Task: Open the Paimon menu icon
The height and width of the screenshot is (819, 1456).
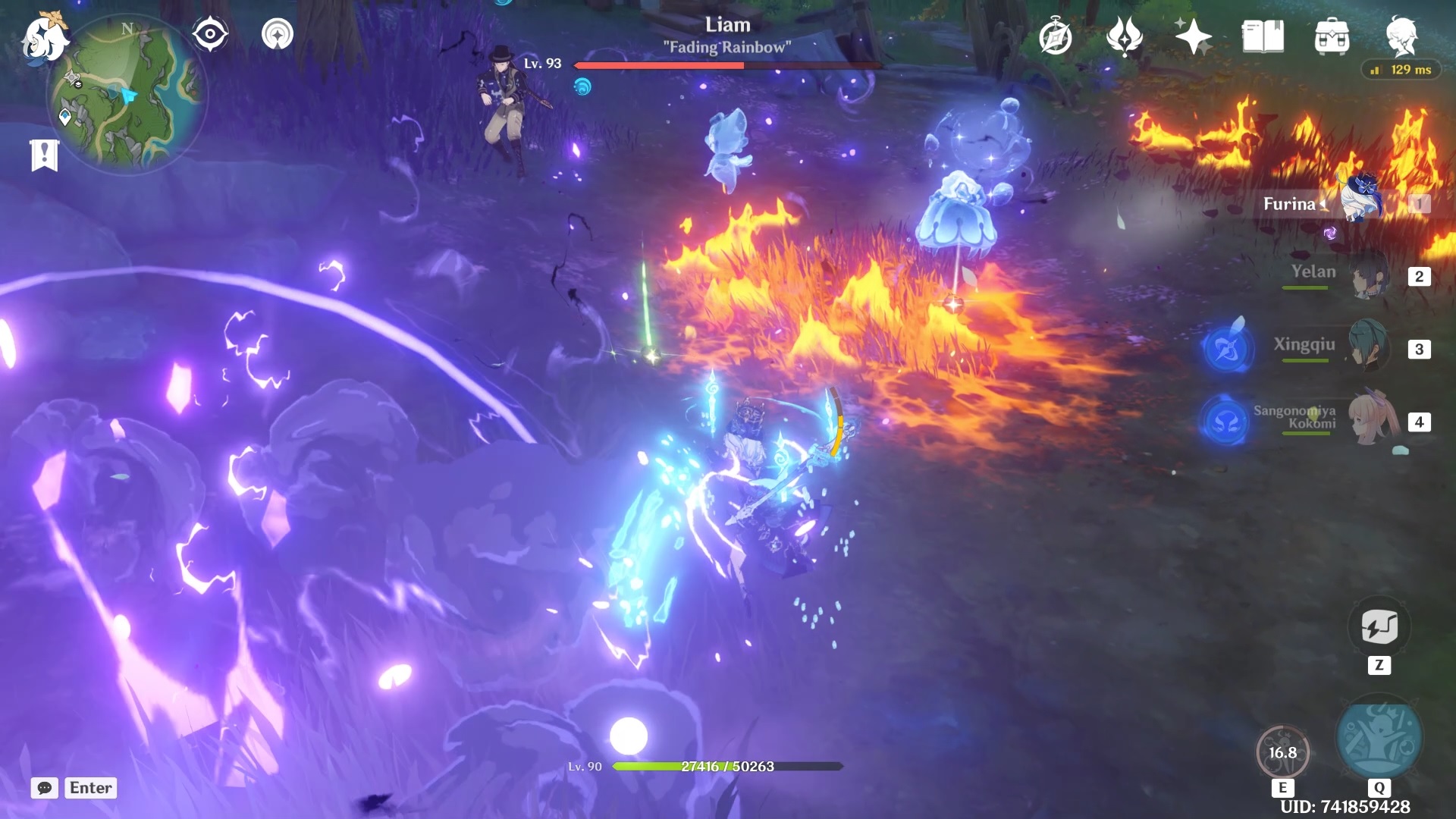Action: [x=44, y=38]
